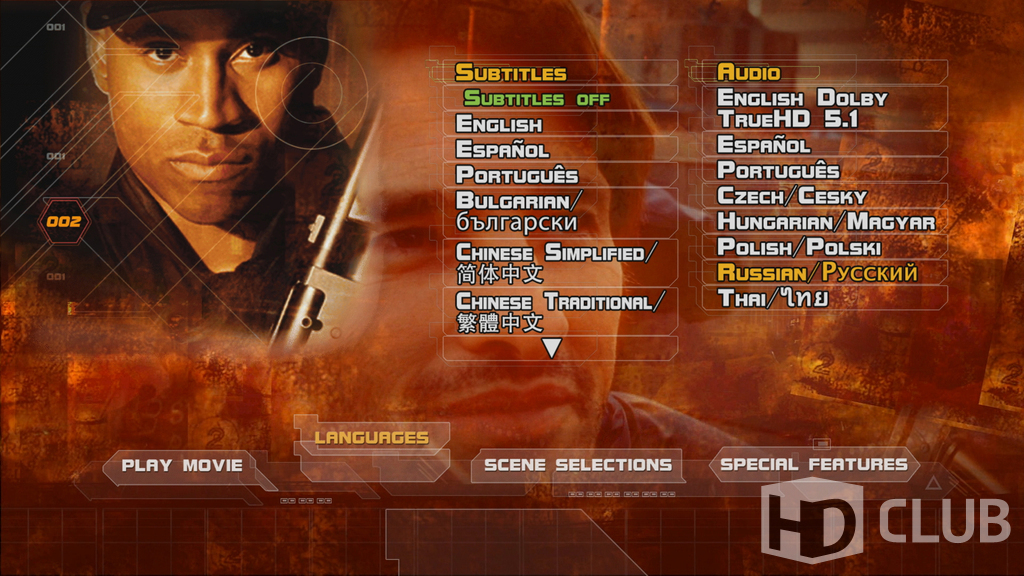Choose Português audio track
The image size is (1024, 576).
[x=778, y=170]
